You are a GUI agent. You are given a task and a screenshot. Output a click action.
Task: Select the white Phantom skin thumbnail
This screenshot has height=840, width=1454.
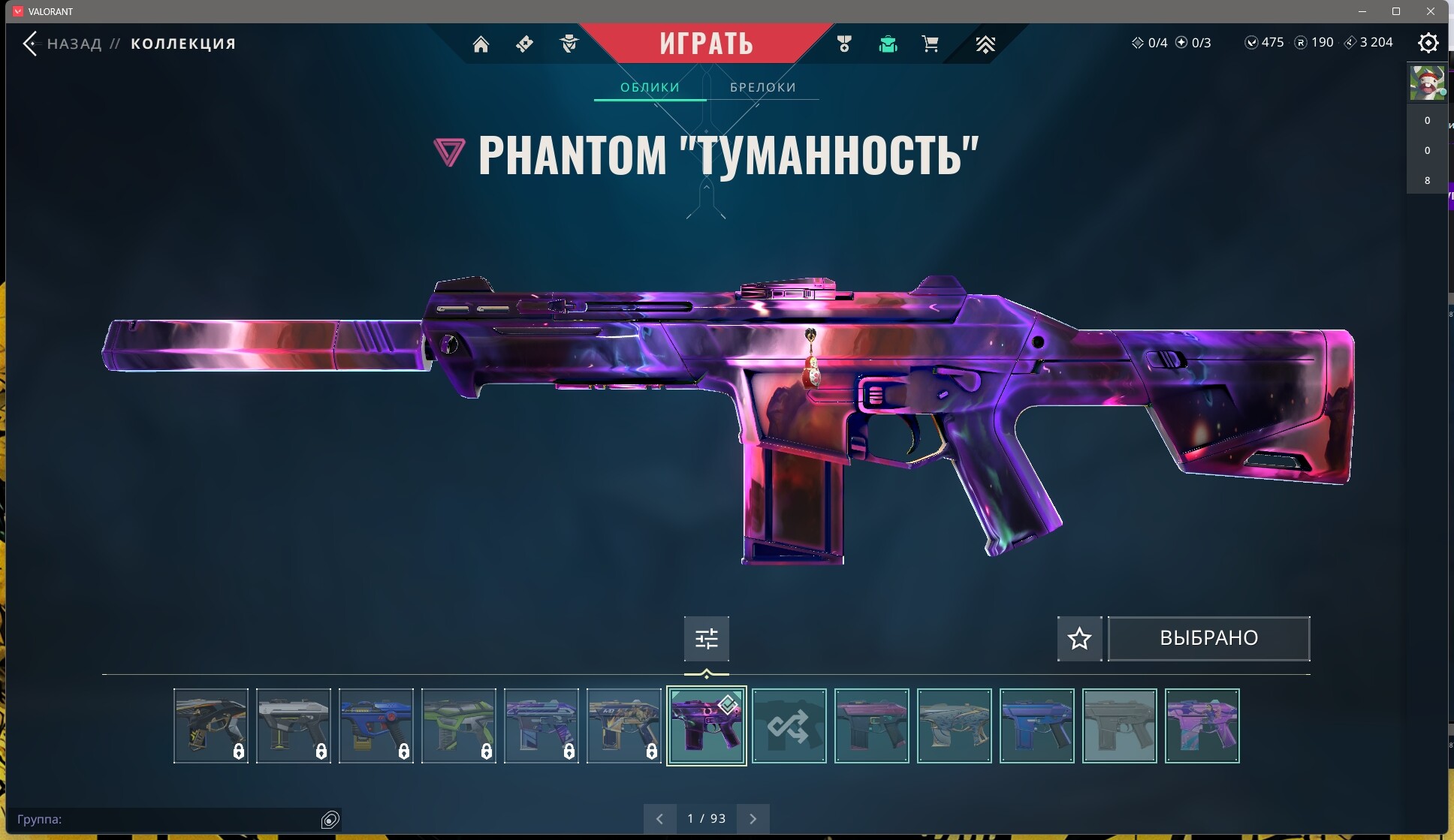pos(293,726)
